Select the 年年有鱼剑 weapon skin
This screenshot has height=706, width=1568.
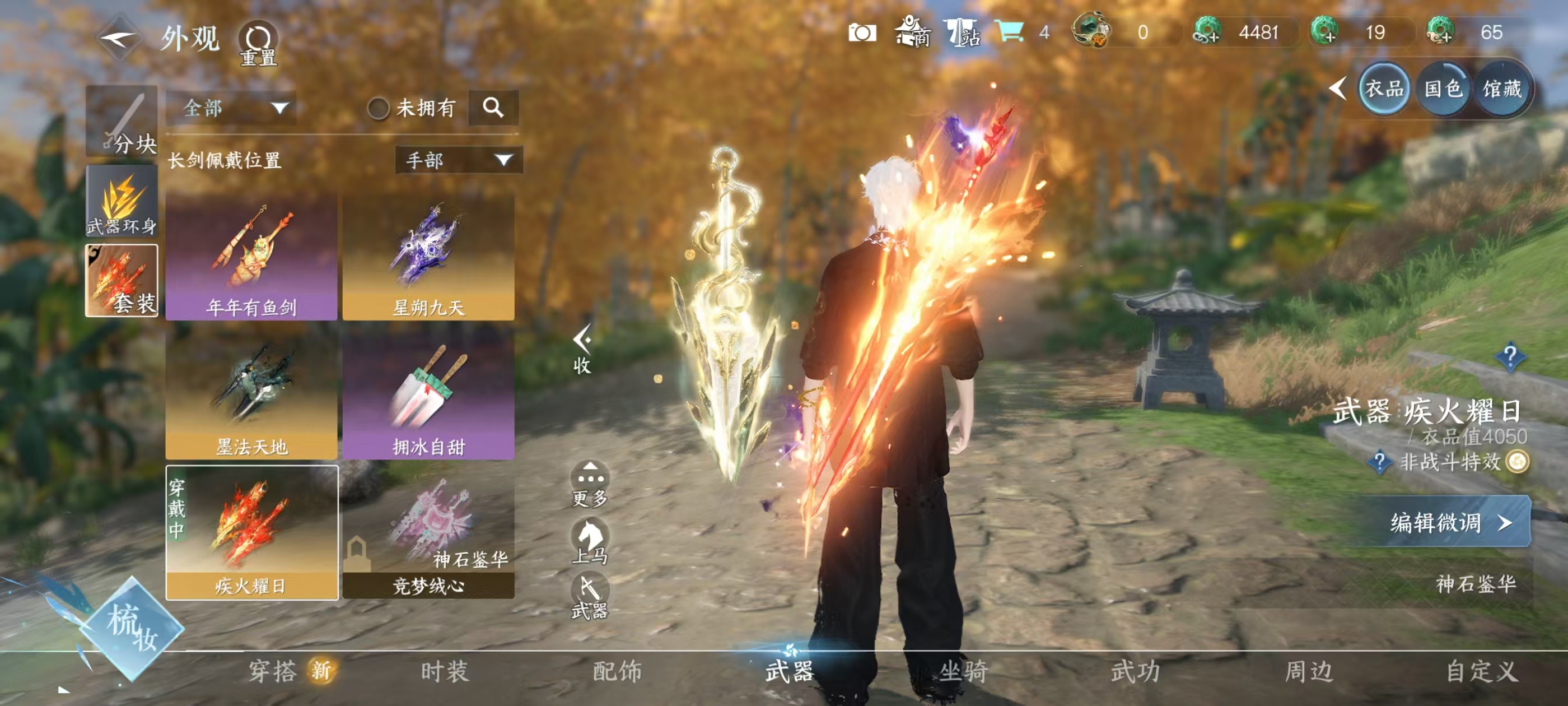tap(251, 257)
